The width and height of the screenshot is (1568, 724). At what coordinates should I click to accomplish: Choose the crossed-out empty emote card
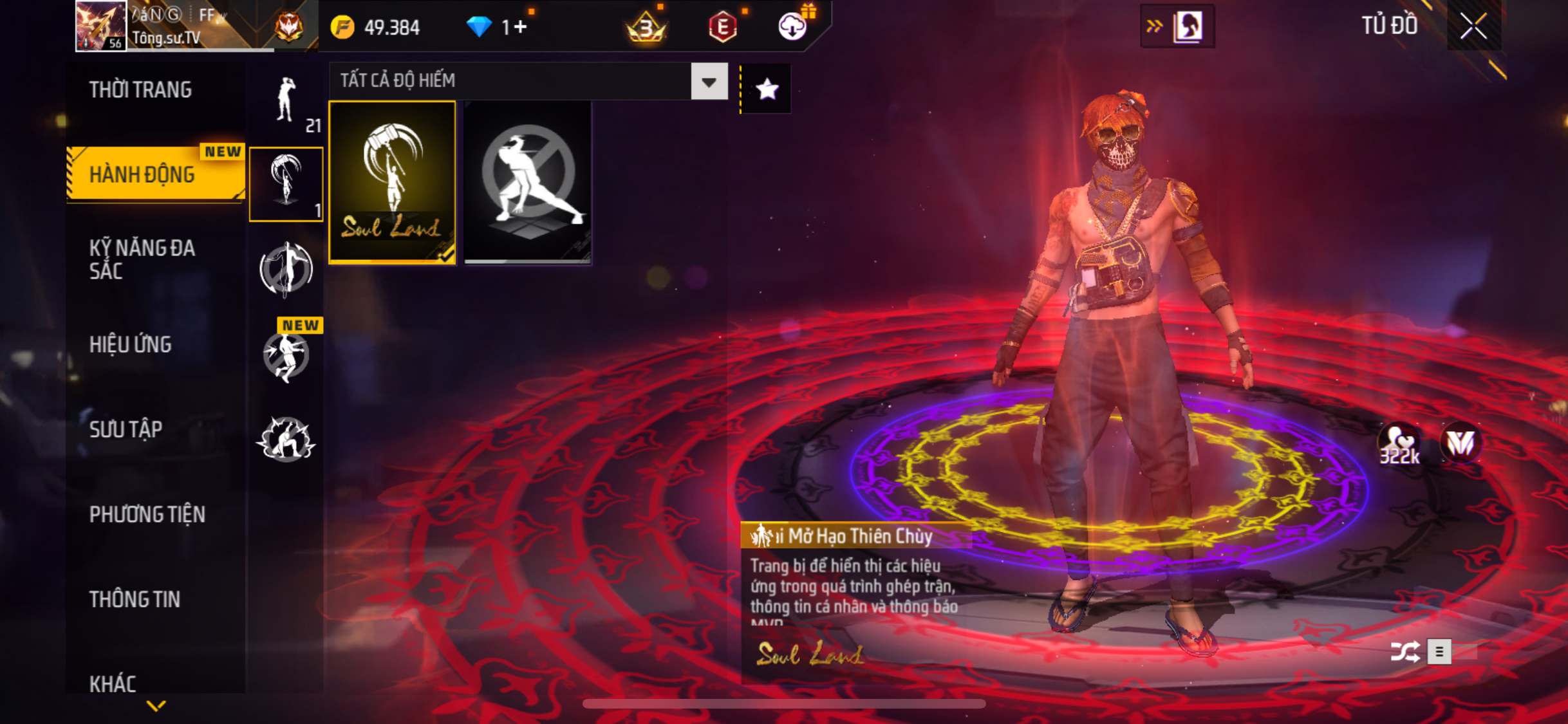click(527, 181)
